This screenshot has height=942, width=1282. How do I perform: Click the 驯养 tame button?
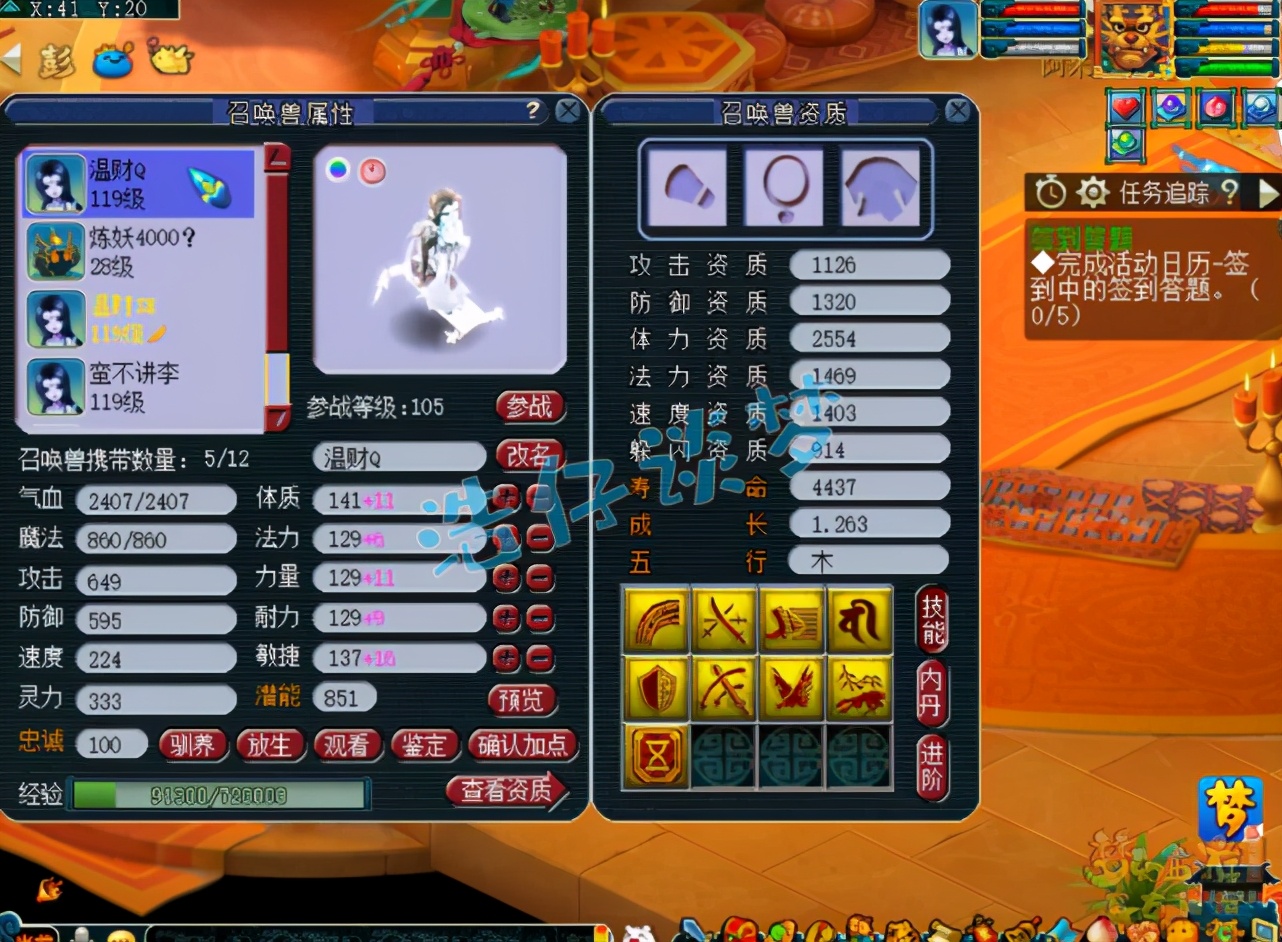point(193,745)
